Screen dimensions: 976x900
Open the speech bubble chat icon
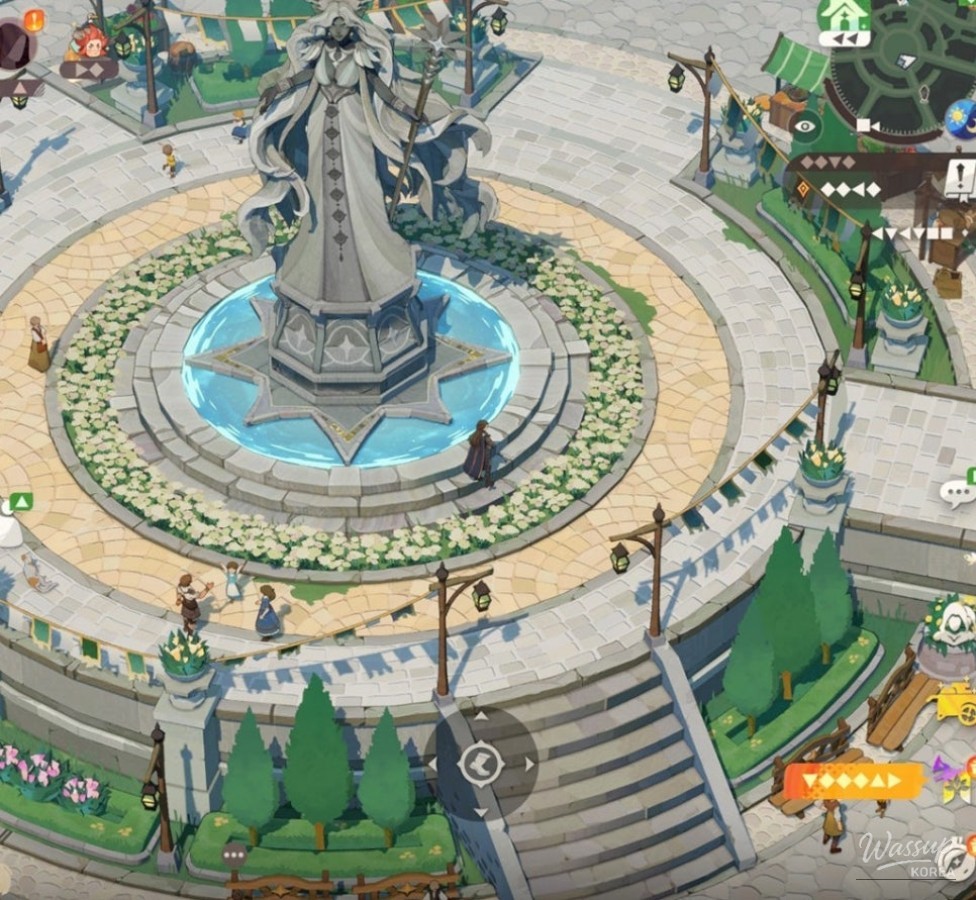pos(958,492)
